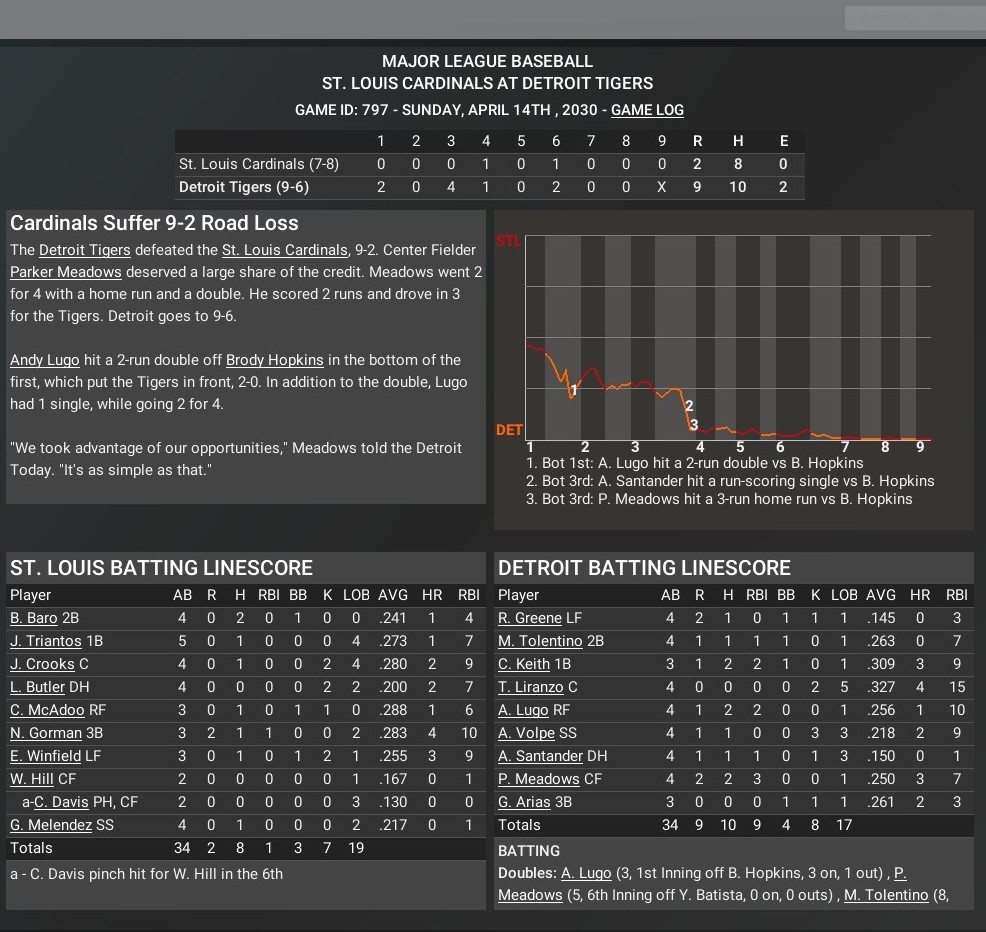Open C. Keith first baseman profile
986x932 pixels.
coord(524,664)
